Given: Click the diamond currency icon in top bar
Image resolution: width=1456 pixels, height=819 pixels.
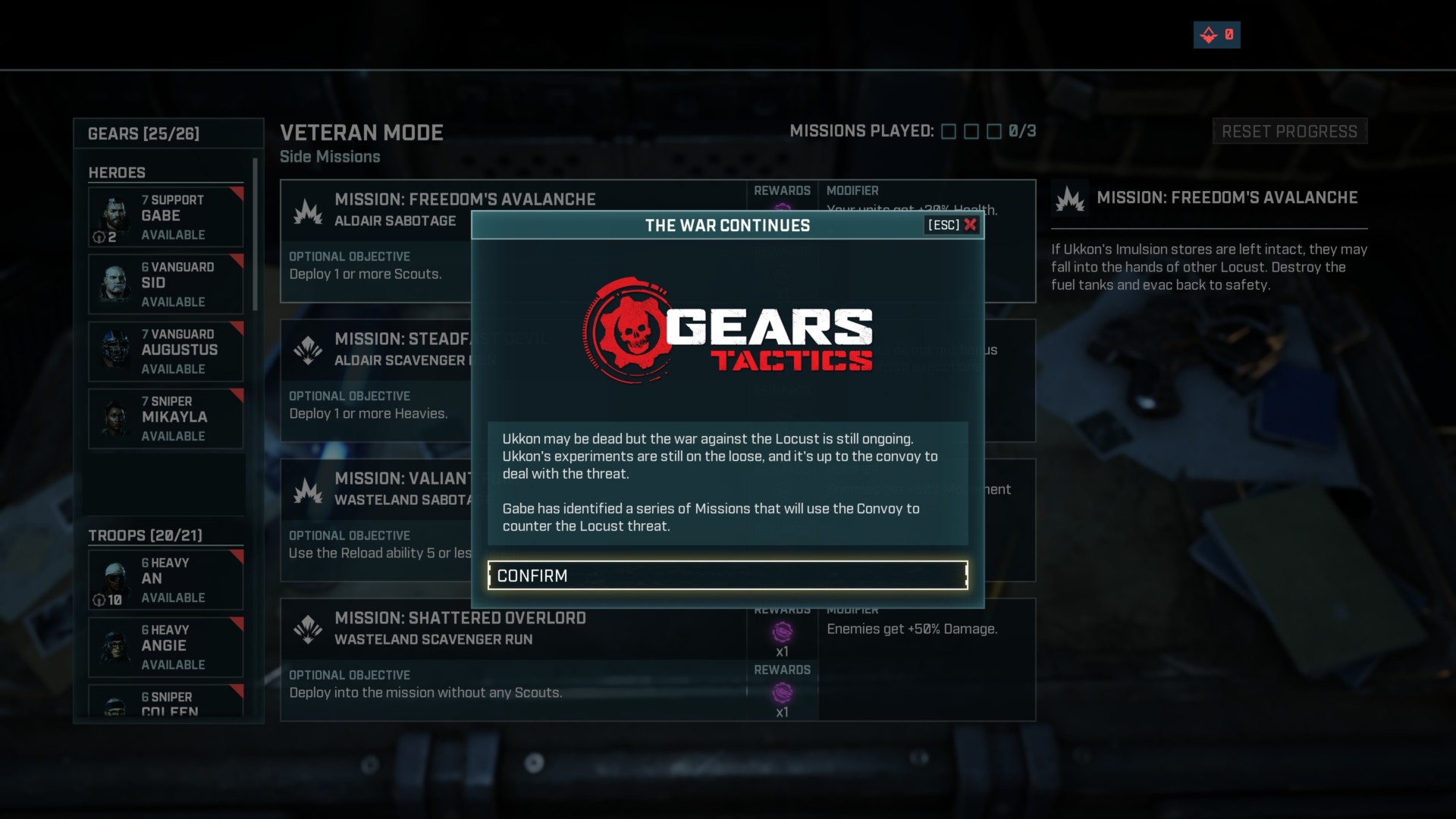Looking at the screenshot, I should (x=1207, y=34).
